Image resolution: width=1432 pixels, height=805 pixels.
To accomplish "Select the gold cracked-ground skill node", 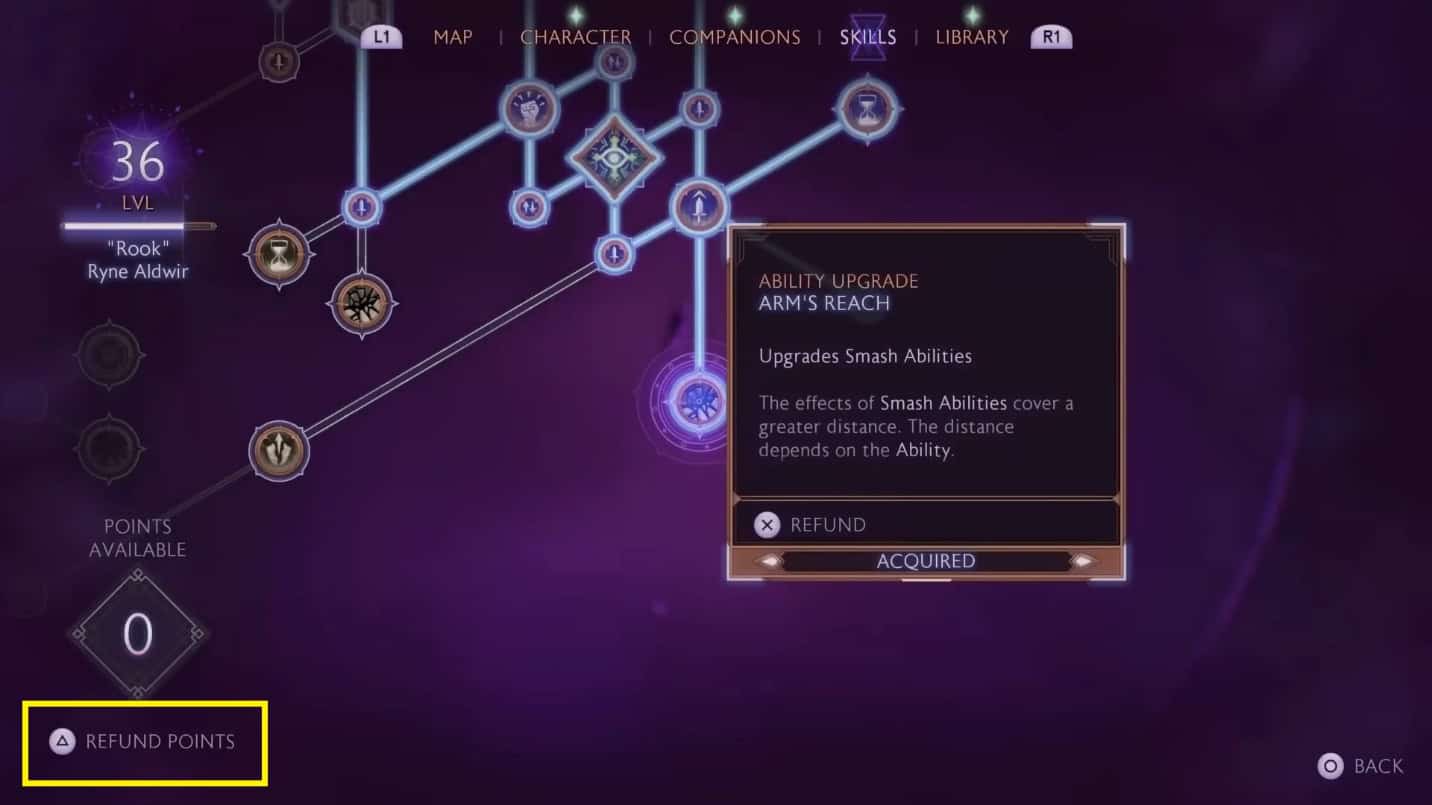I will (362, 303).
